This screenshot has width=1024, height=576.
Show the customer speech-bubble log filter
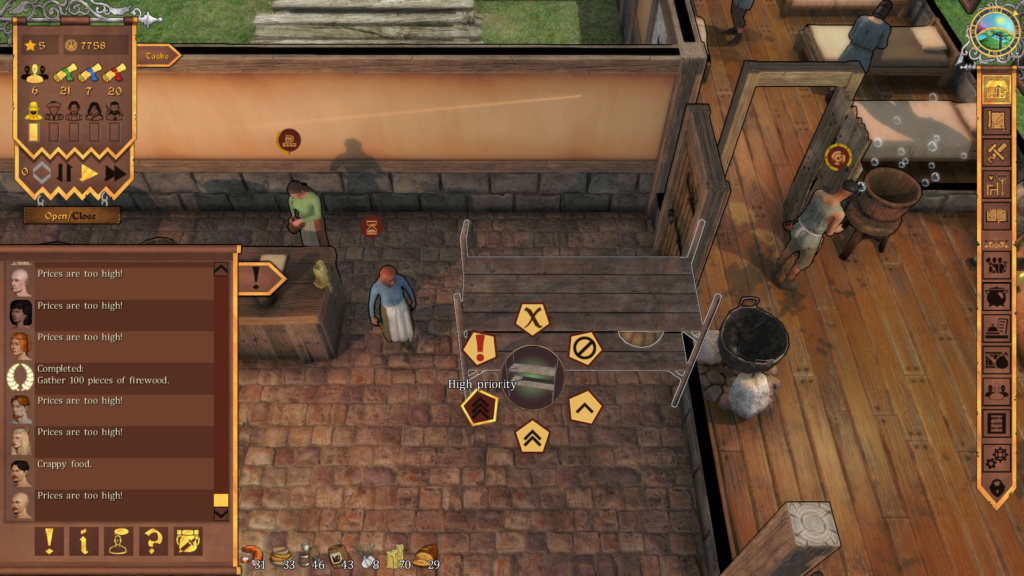tap(118, 541)
